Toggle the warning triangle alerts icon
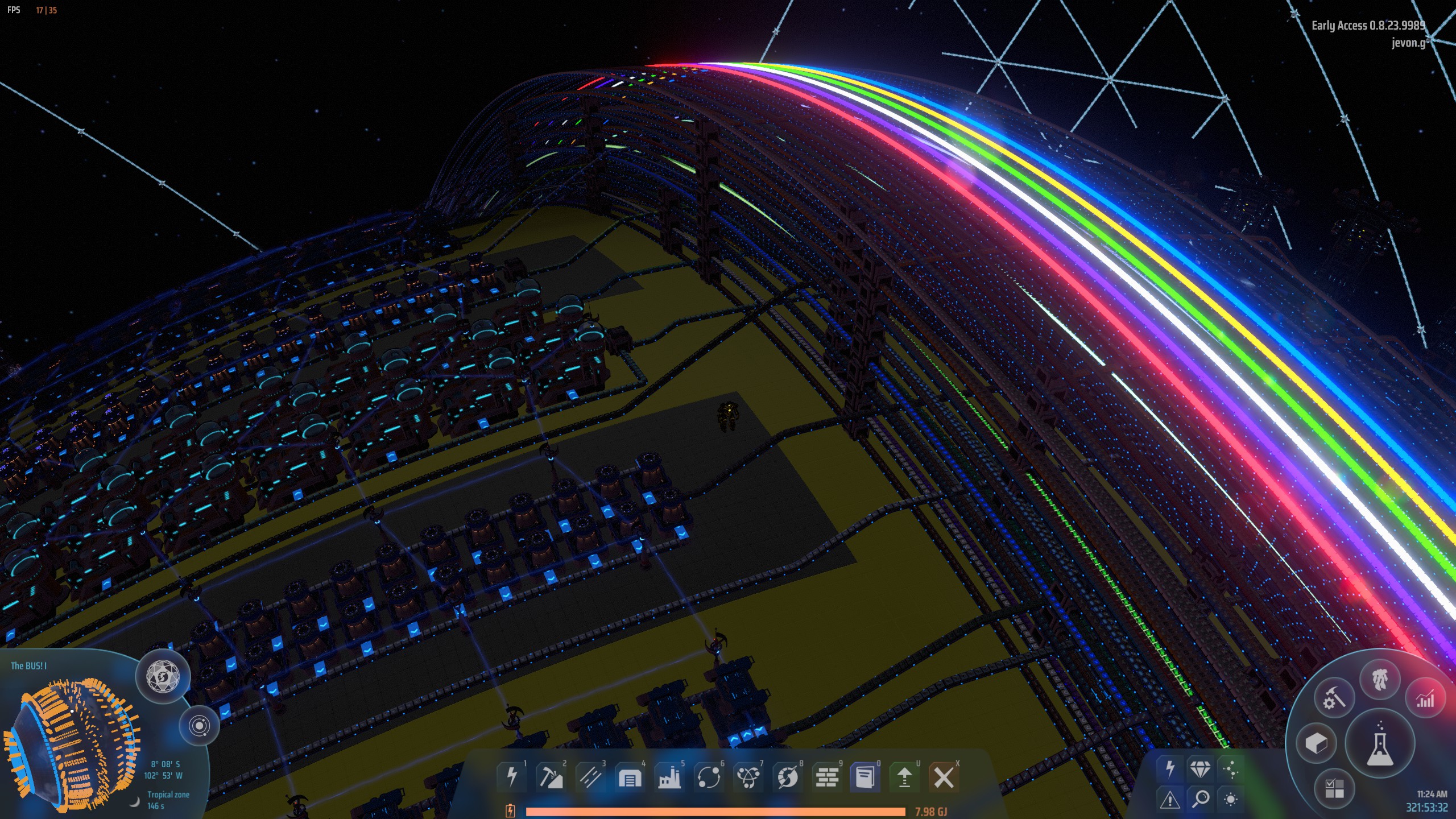 tap(1170, 799)
